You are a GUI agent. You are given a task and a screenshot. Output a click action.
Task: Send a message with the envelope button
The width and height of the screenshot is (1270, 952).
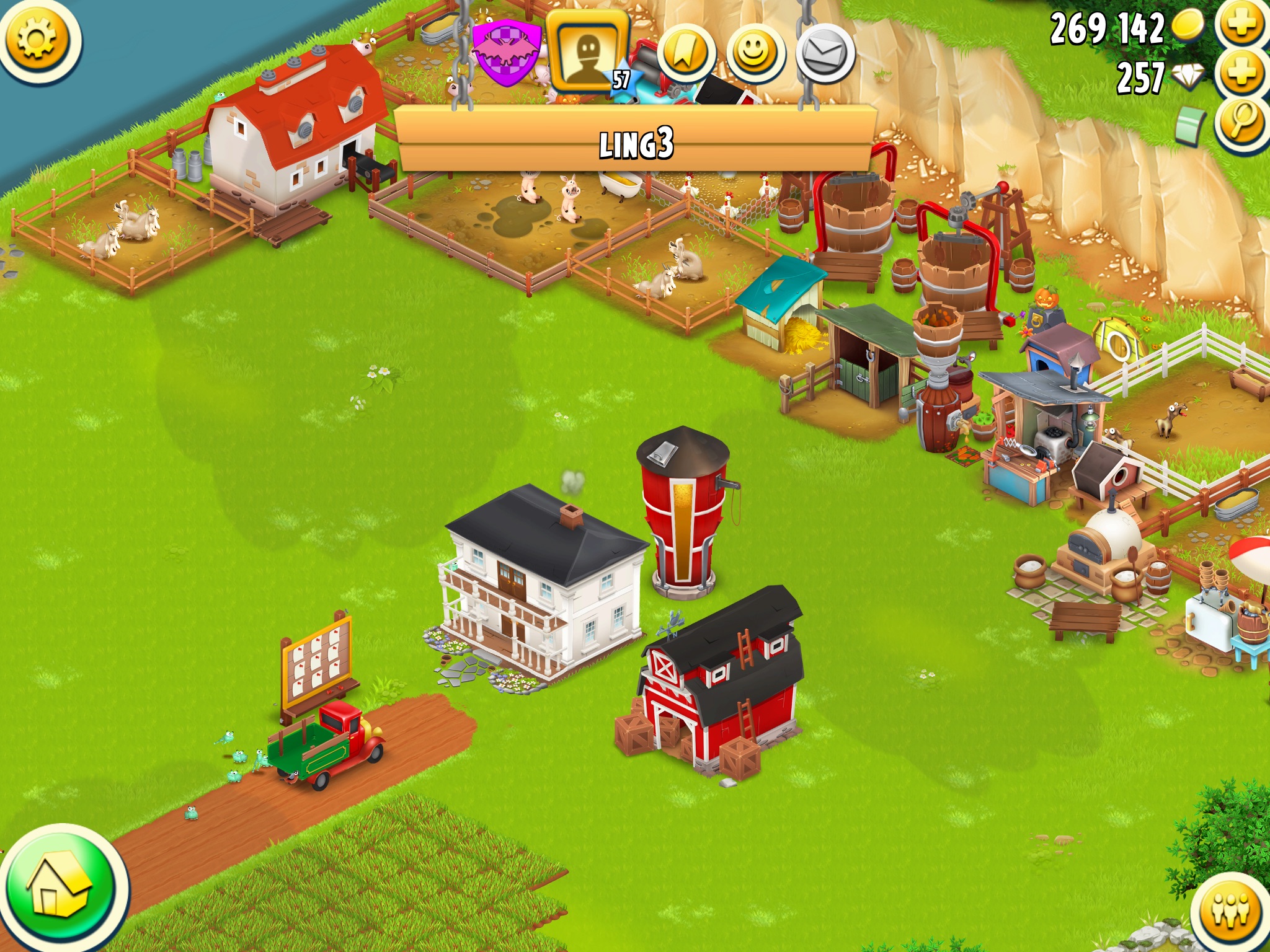click(825, 55)
